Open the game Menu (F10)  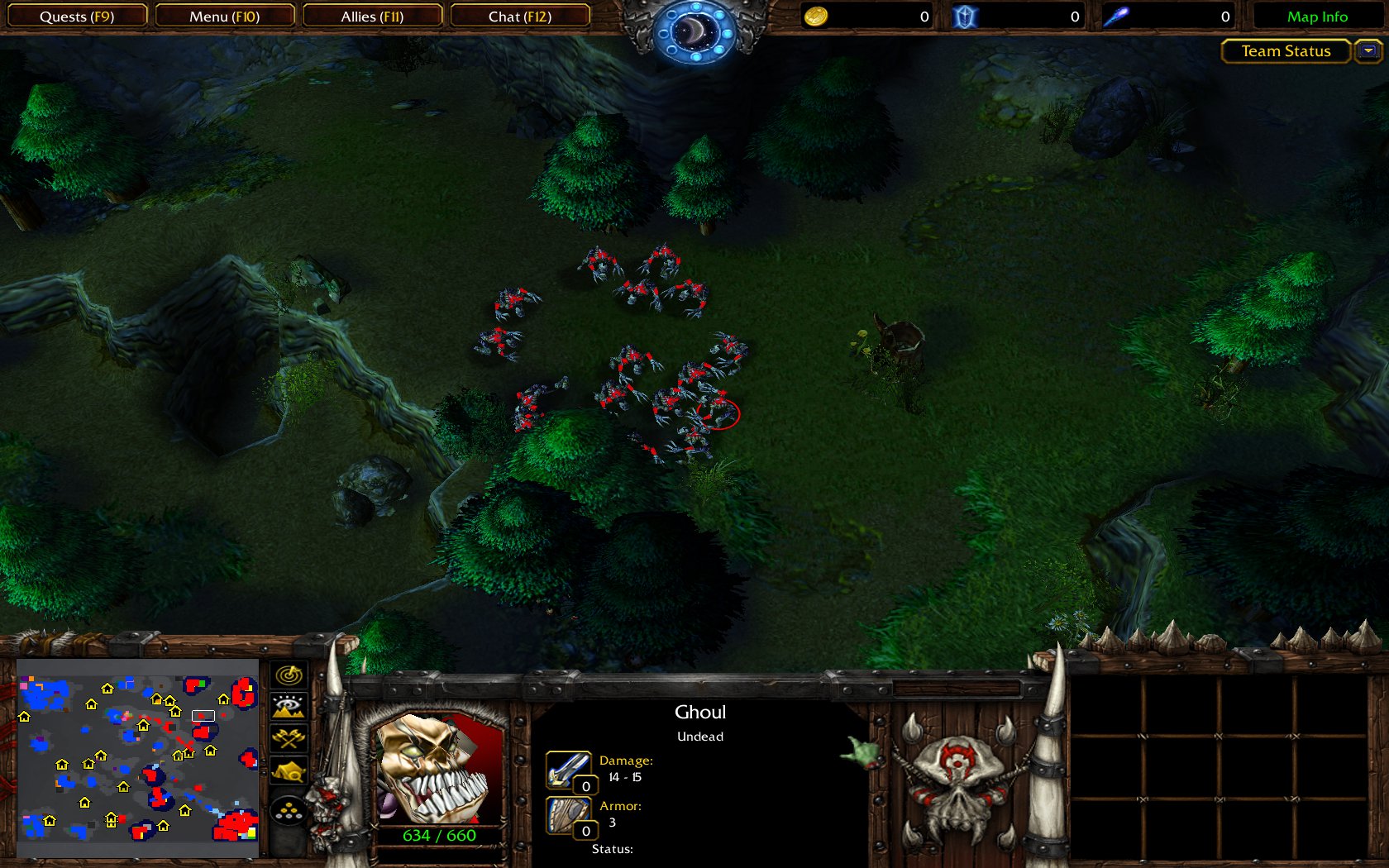tap(224, 17)
